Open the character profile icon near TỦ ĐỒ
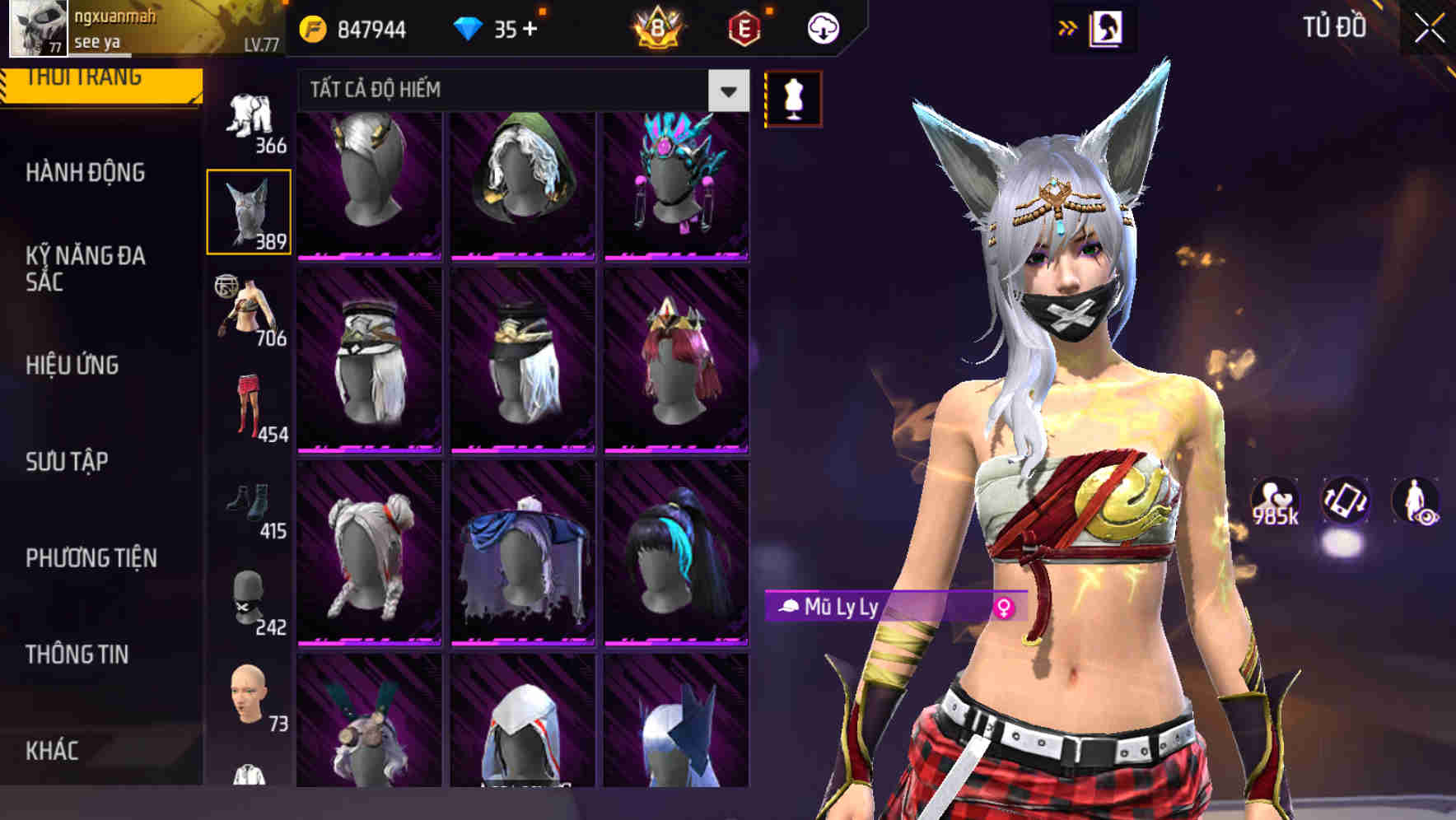Image resolution: width=1456 pixels, height=820 pixels. click(x=1108, y=26)
